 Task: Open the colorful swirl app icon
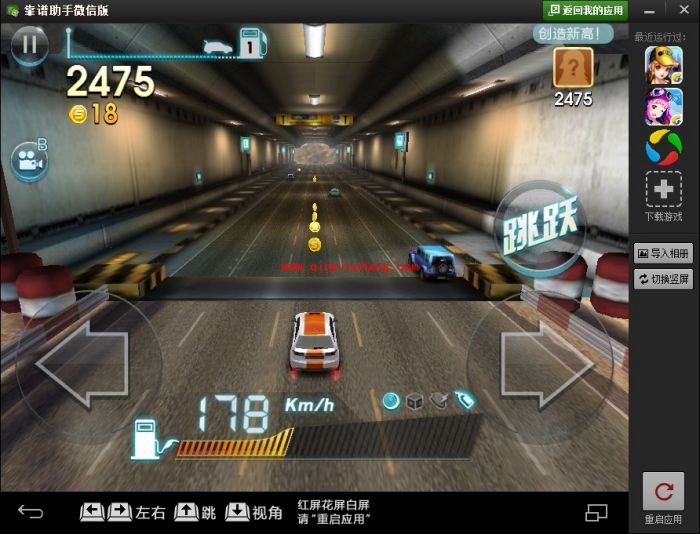664,149
